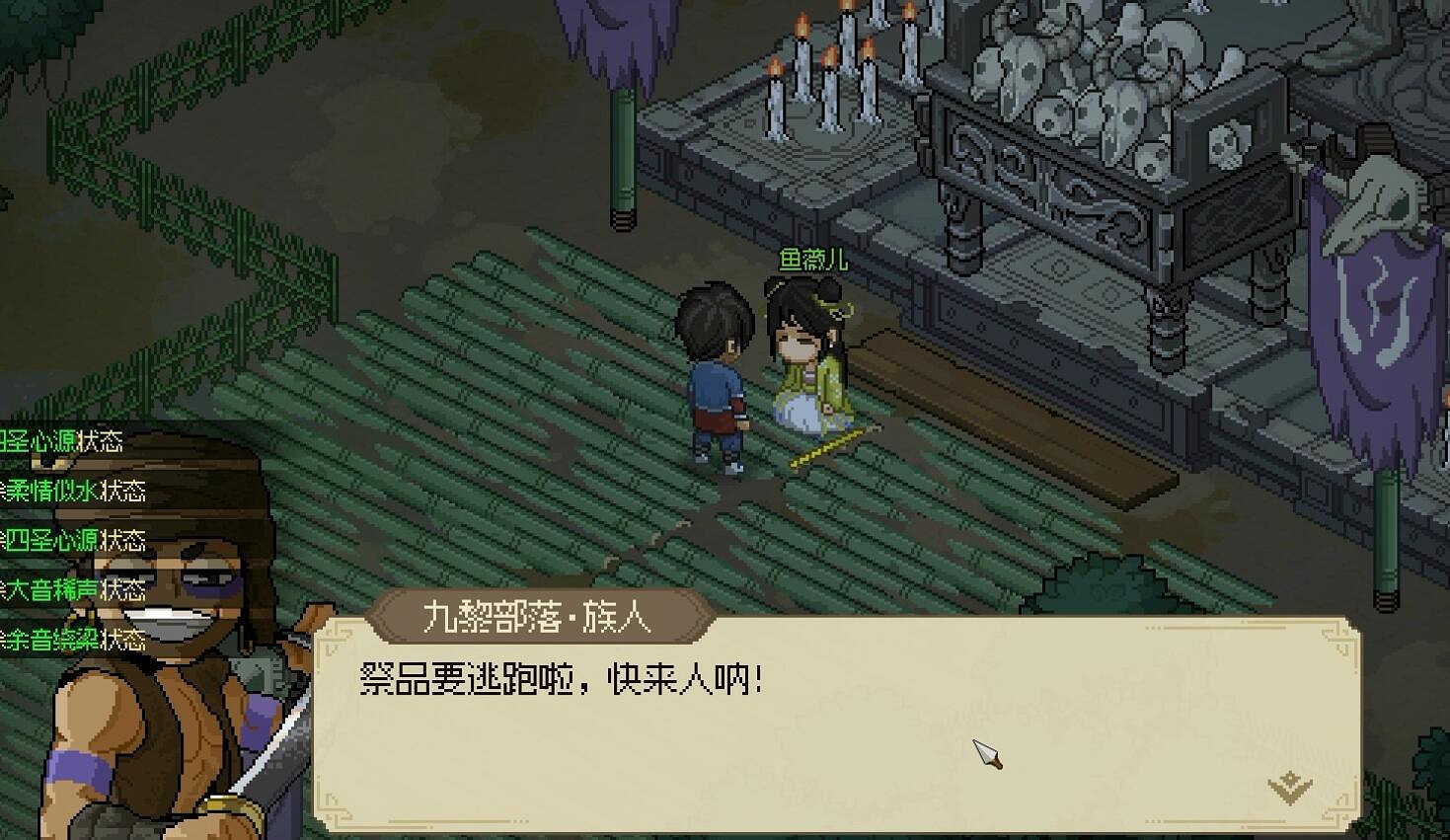Click the dialog text to advance the conversation
Screen dimensions: 1450x840
(563, 676)
